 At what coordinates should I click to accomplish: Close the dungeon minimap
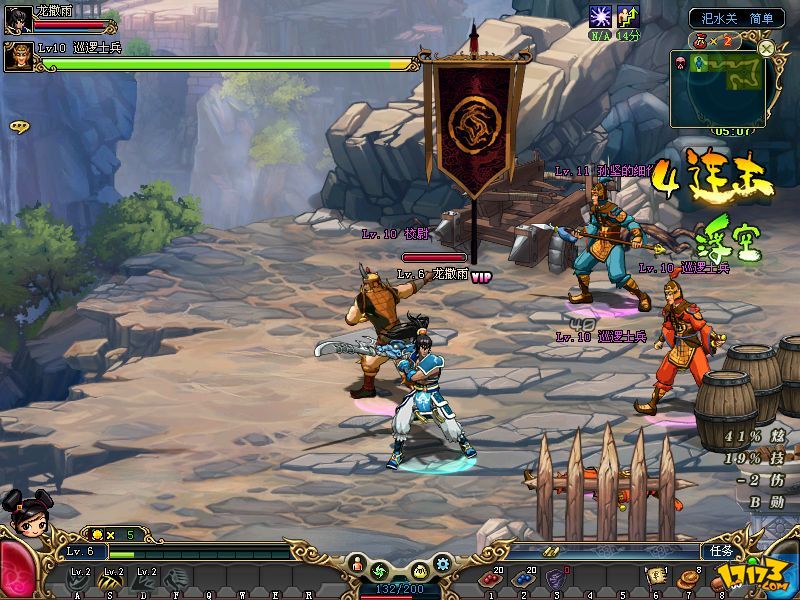click(766, 48)
